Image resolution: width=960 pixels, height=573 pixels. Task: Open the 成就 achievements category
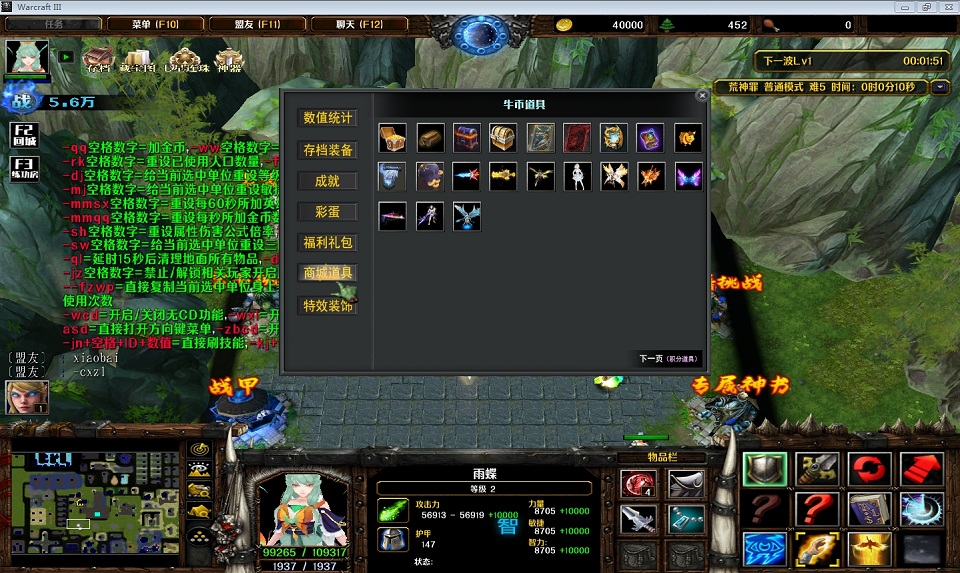[328, 181]
